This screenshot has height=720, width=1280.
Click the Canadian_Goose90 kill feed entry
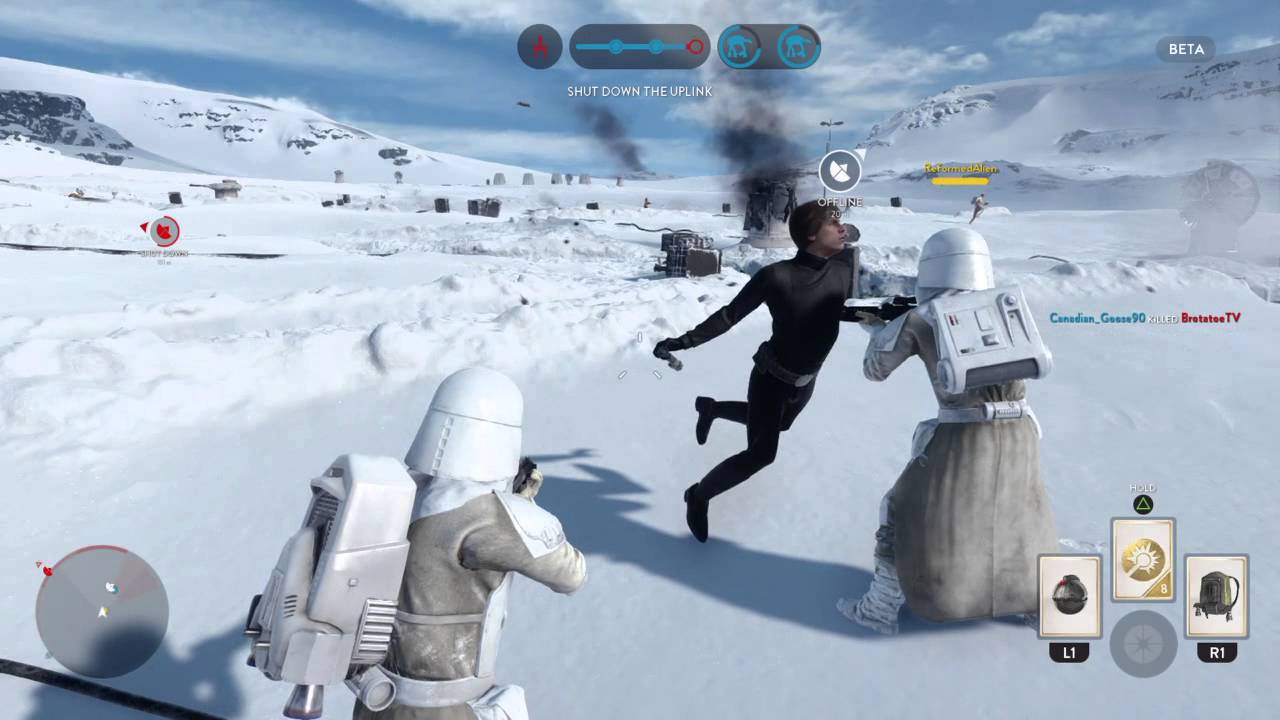[x=1144, y=318]
